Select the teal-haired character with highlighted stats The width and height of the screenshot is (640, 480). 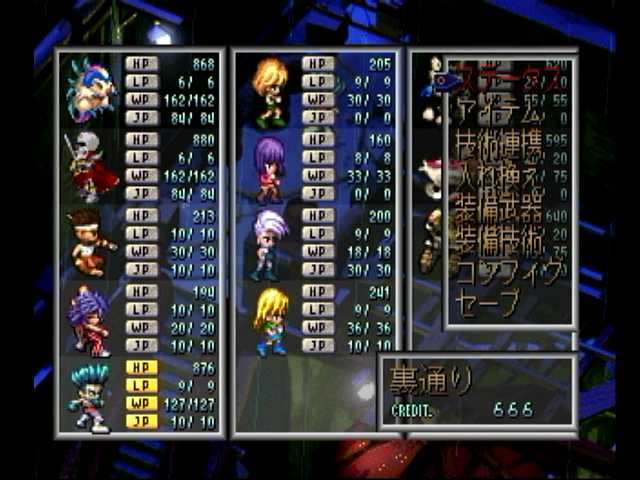coord(90,395)
